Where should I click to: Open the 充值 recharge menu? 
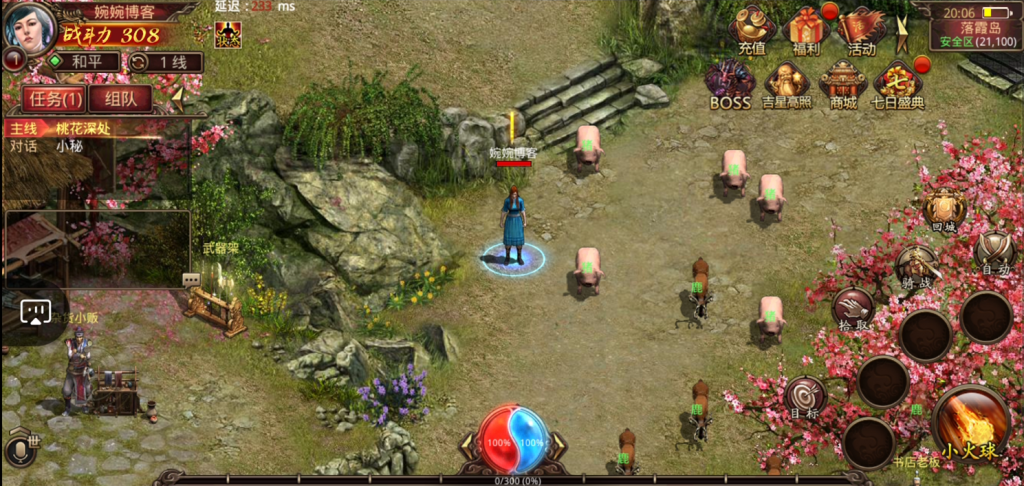tap(752, 30)
